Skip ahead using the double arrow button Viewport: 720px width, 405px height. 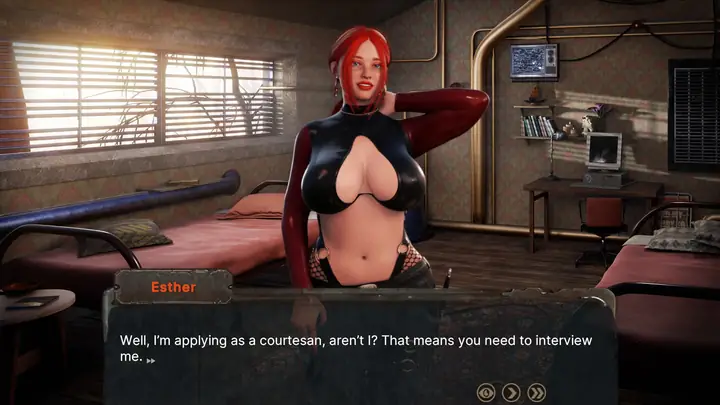click(x=537, y=392)
